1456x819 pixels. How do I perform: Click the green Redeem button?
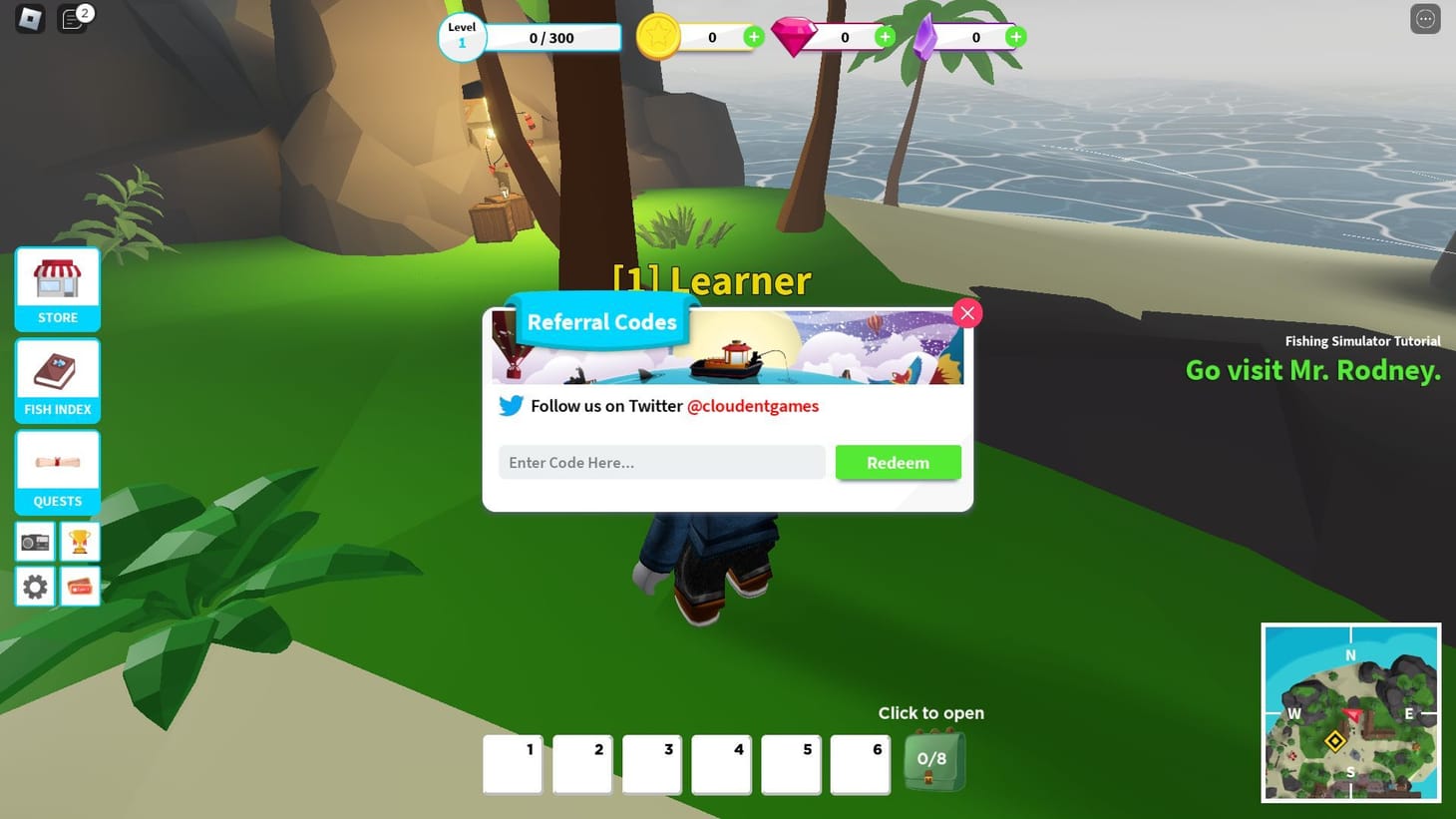(897, 462)
